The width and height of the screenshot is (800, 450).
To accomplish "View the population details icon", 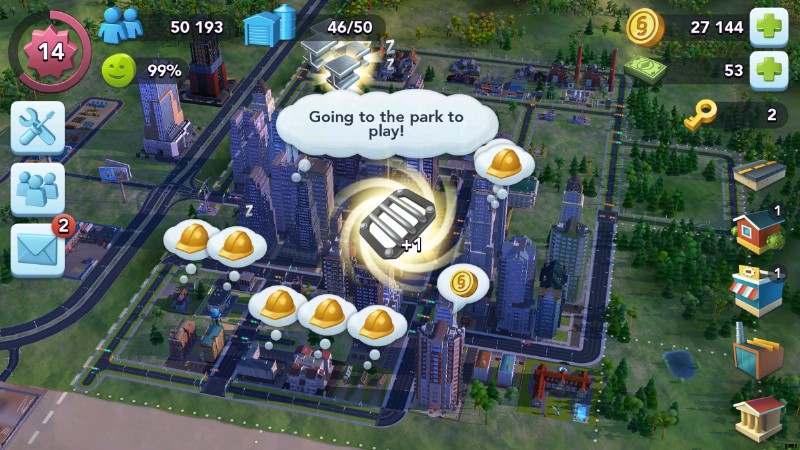I will pyautogui.click(x=118, y=26).
